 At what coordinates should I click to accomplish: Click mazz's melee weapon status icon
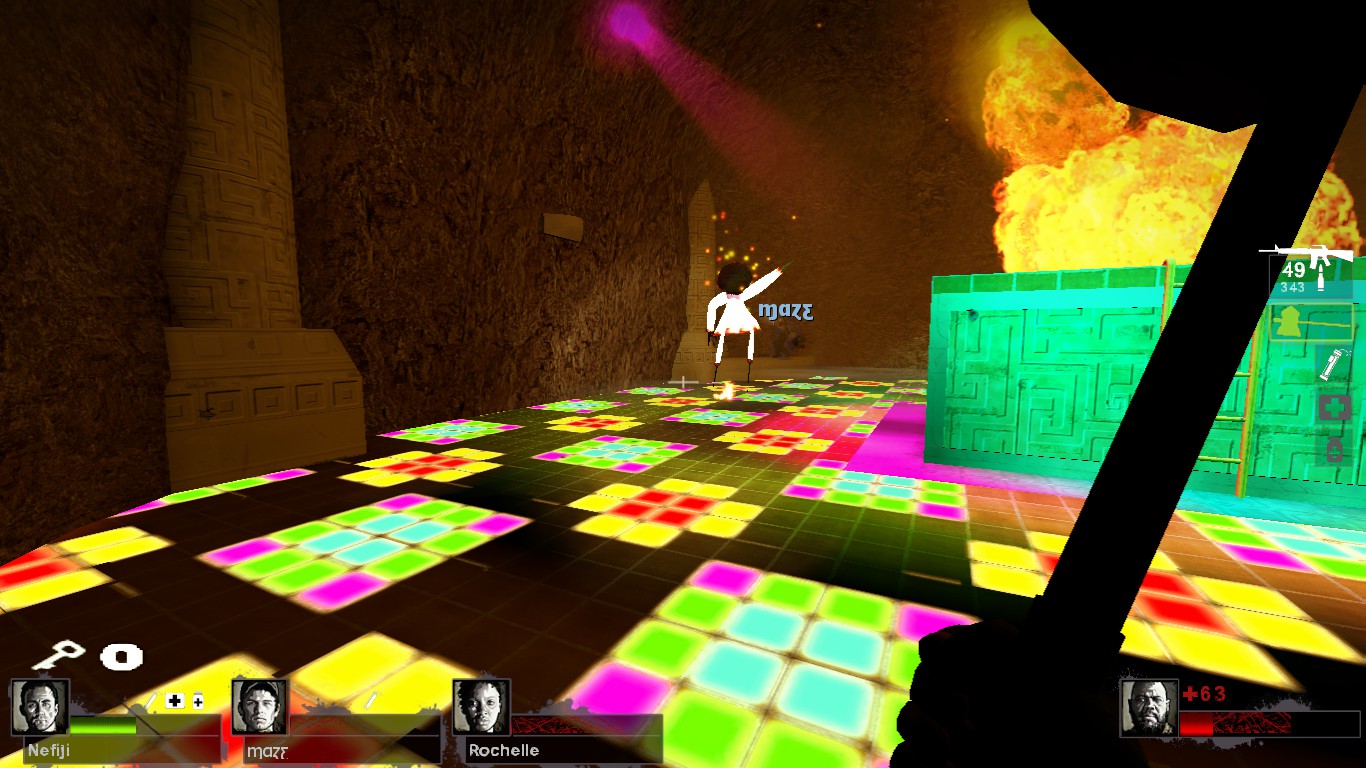[370, 700]
